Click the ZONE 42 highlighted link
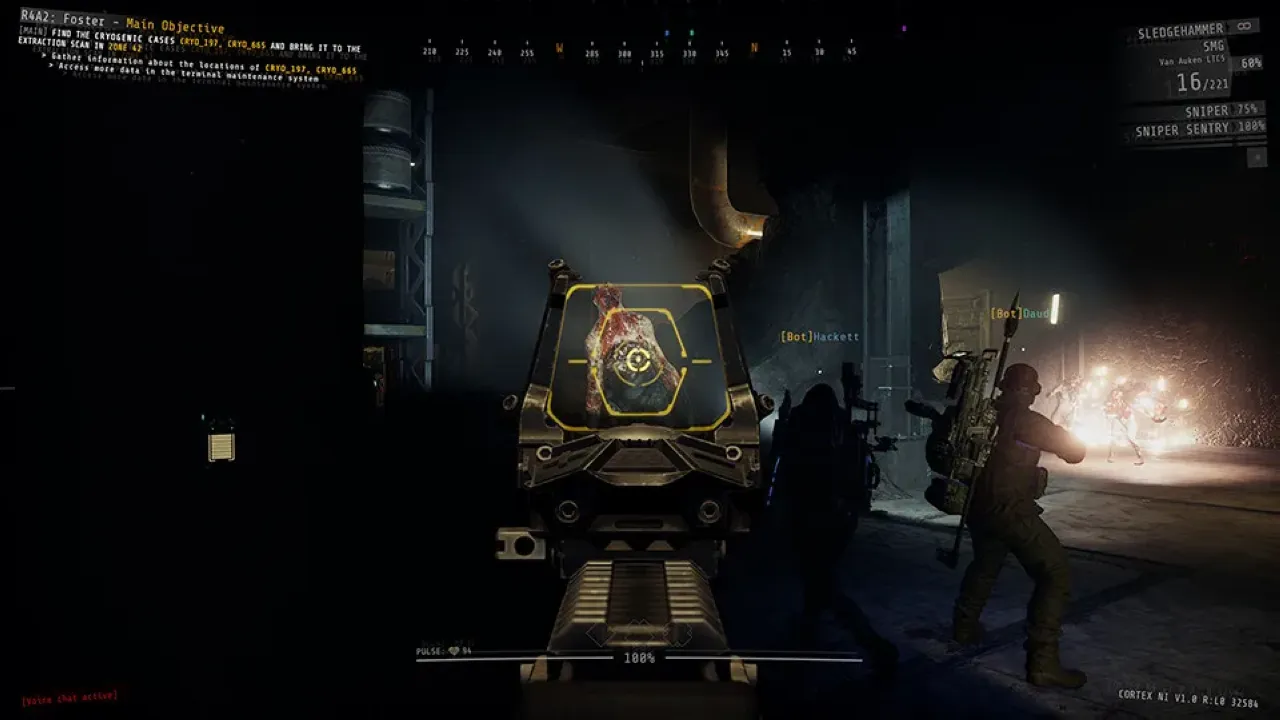 pos(122,47)
